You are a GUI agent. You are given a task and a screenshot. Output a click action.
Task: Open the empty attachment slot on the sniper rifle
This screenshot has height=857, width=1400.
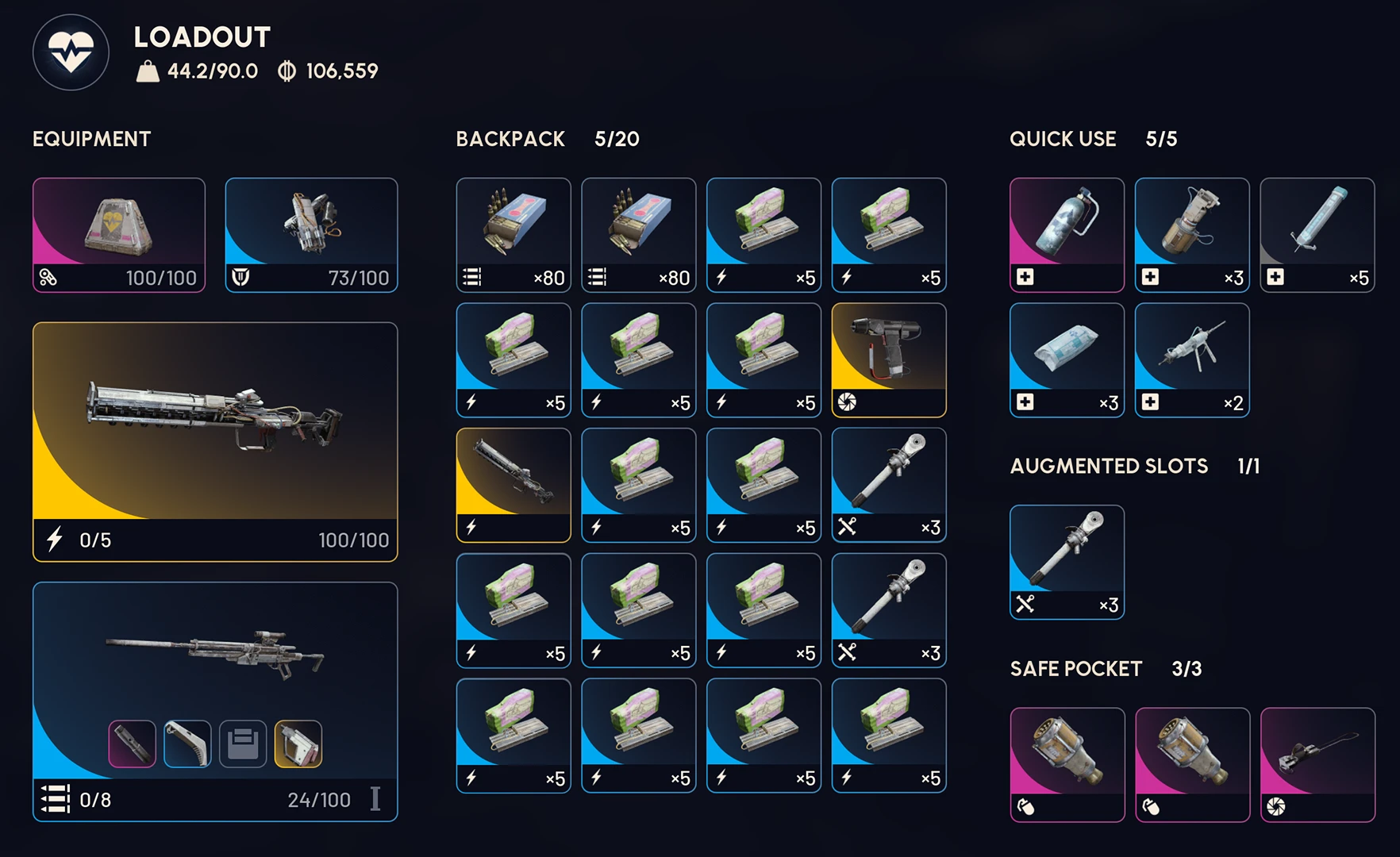point(242,742)
